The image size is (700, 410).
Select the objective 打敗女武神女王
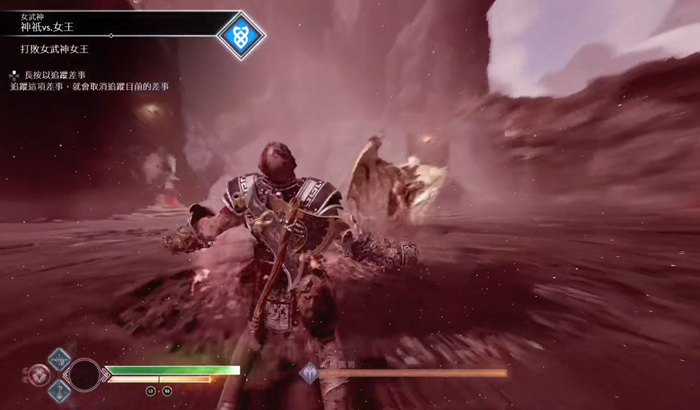pos(62,49)
